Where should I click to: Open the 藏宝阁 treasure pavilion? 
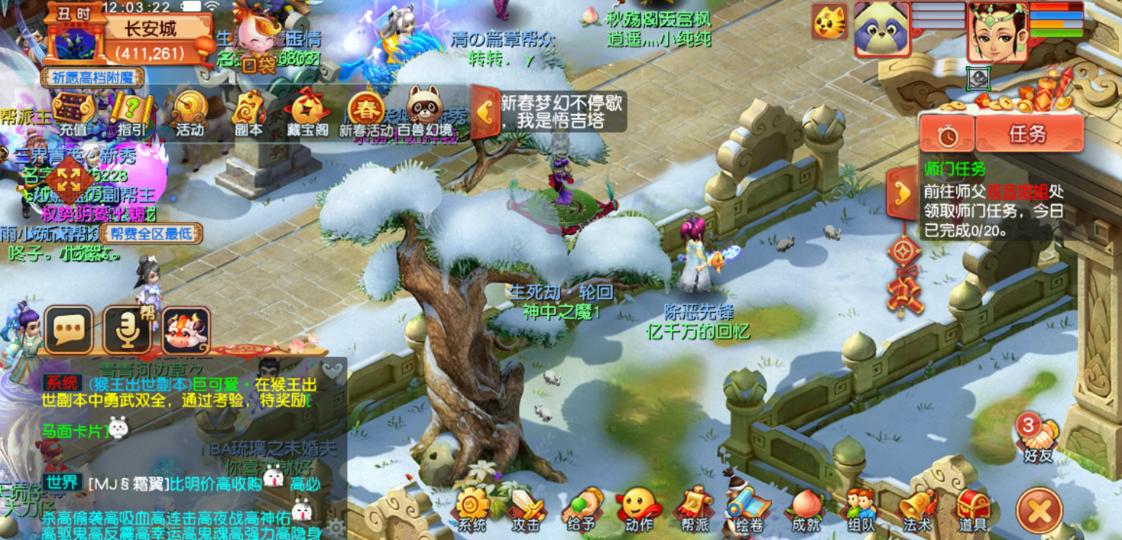[x=307, y=112]
